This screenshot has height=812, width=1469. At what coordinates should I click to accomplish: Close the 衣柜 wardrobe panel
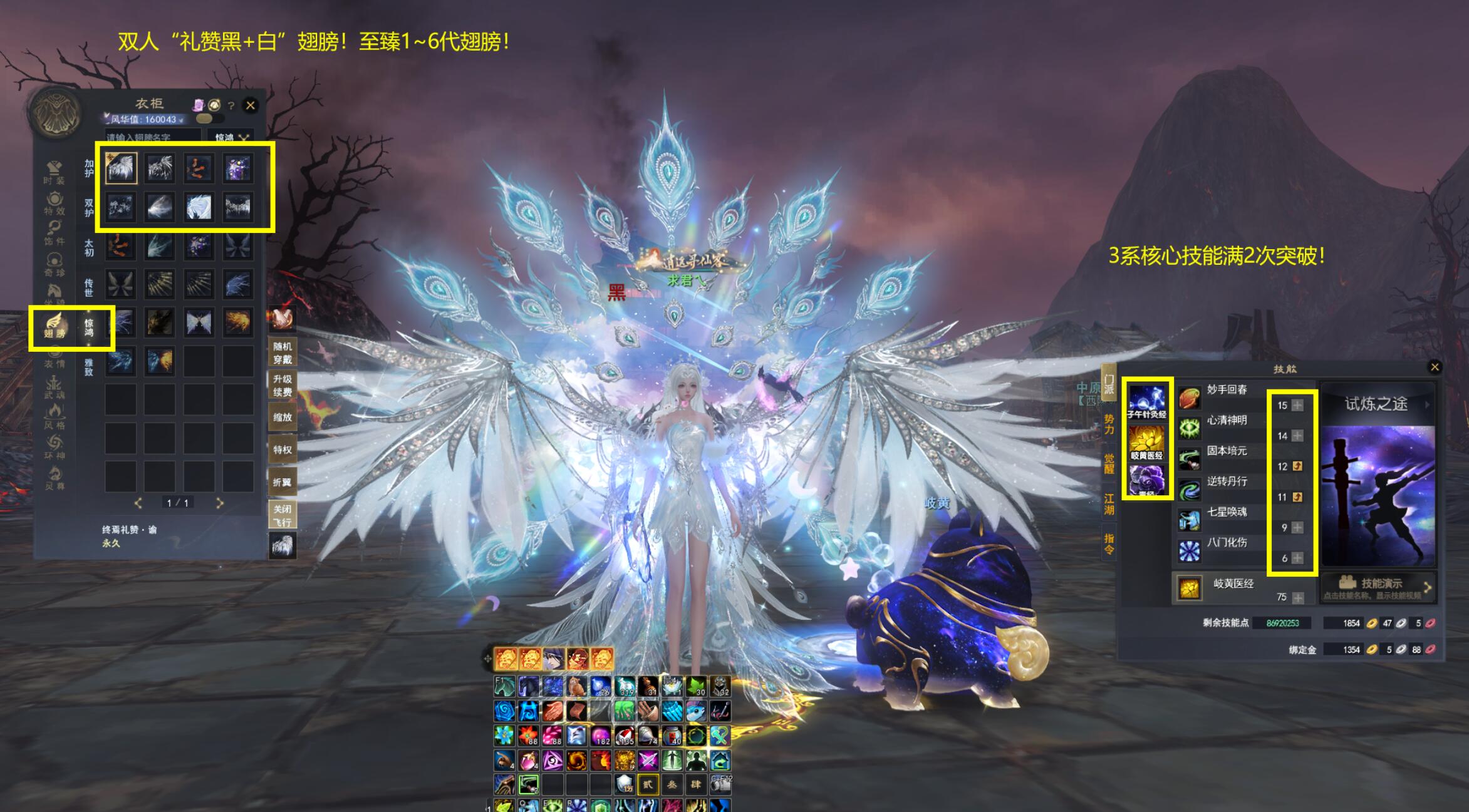coord(251,106)
